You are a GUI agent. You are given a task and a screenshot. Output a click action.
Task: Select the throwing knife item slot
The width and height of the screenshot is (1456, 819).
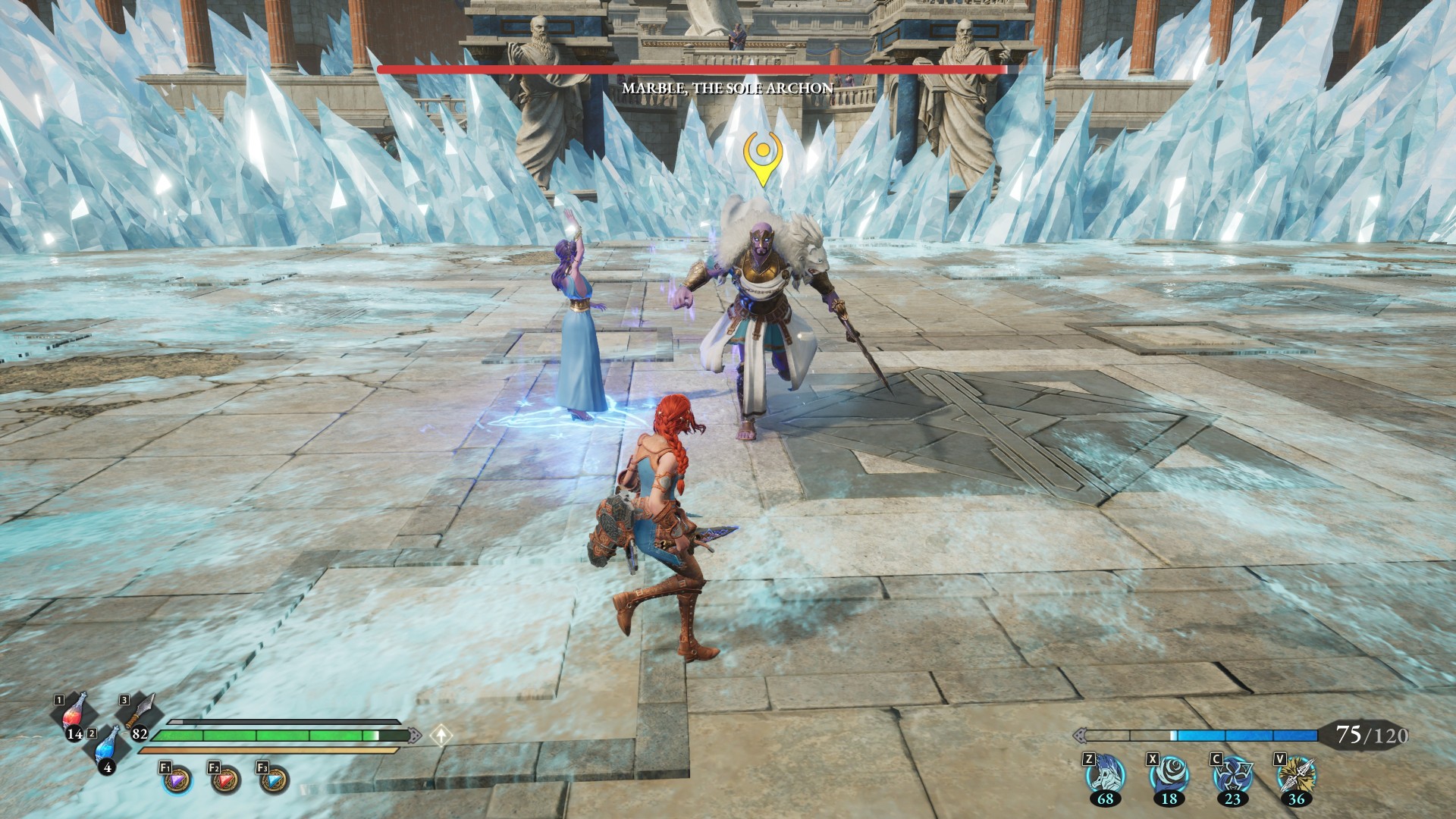pos(141,714)
